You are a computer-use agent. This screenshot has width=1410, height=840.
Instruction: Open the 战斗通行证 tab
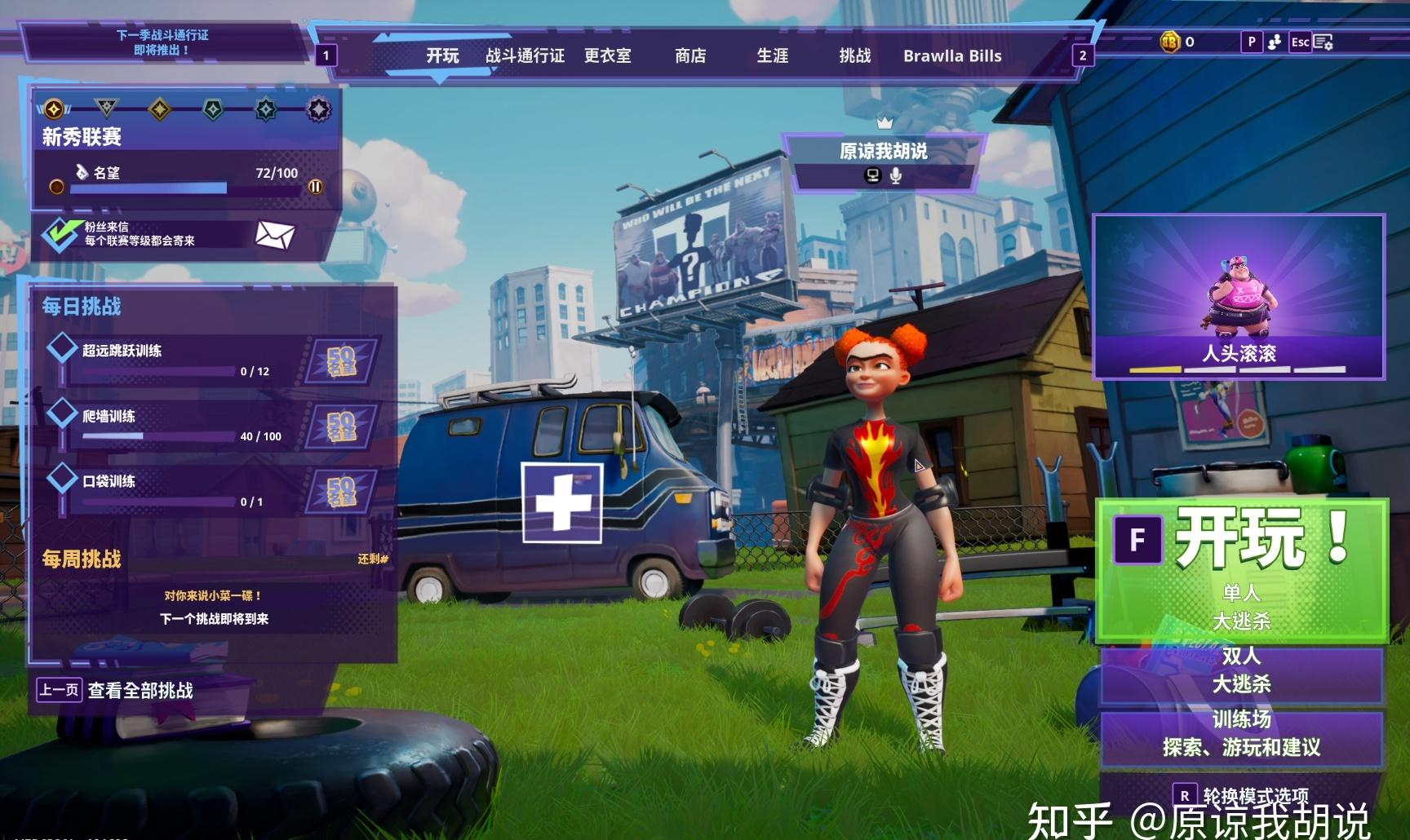pos(525,55)
